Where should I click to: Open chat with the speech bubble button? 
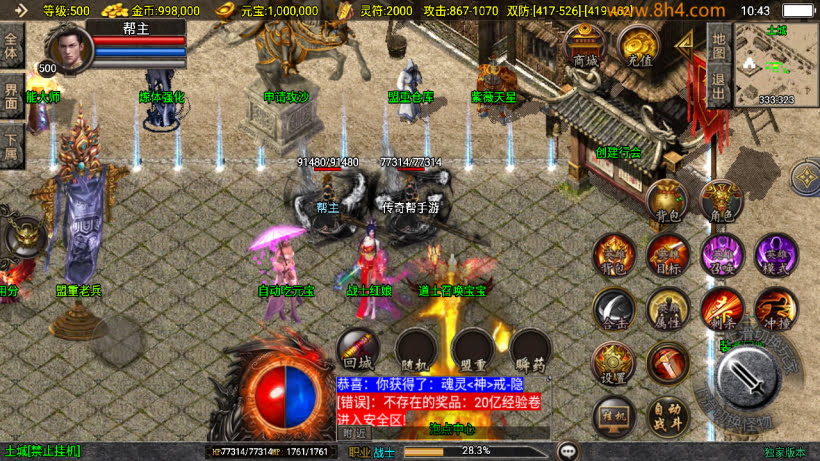pos(568,451)
